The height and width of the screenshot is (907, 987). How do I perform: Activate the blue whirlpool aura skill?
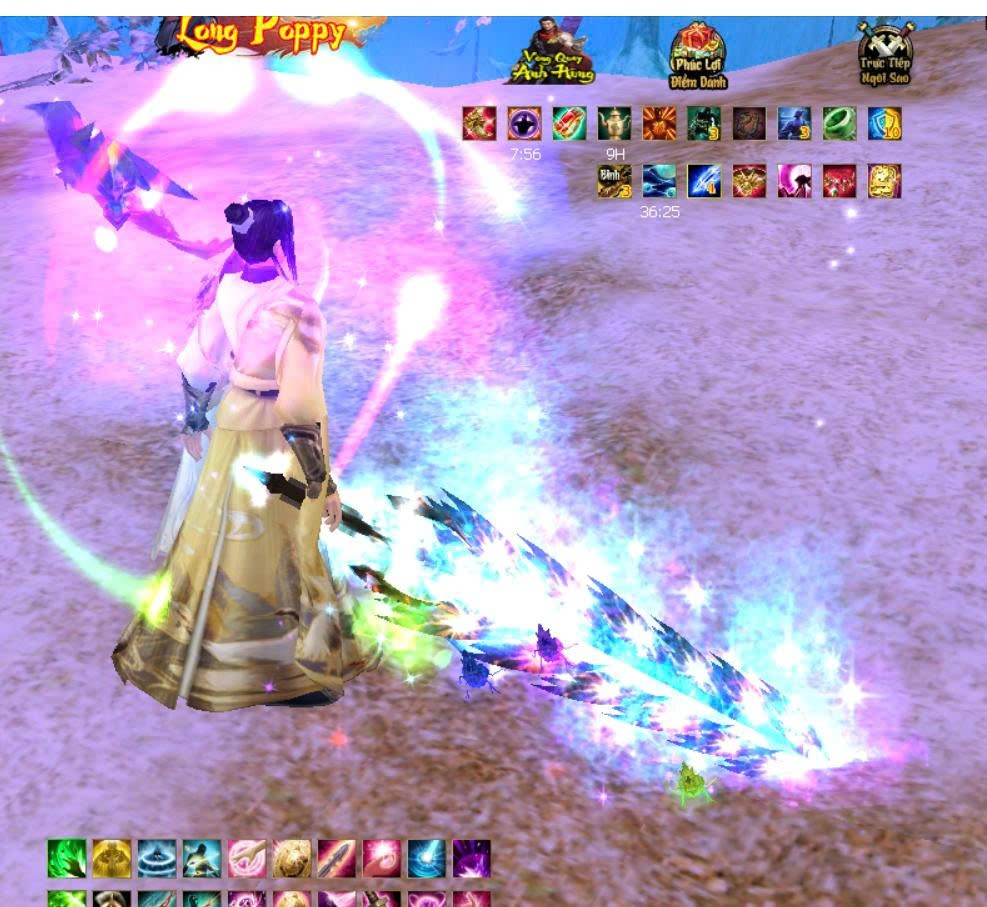point(157,858)
